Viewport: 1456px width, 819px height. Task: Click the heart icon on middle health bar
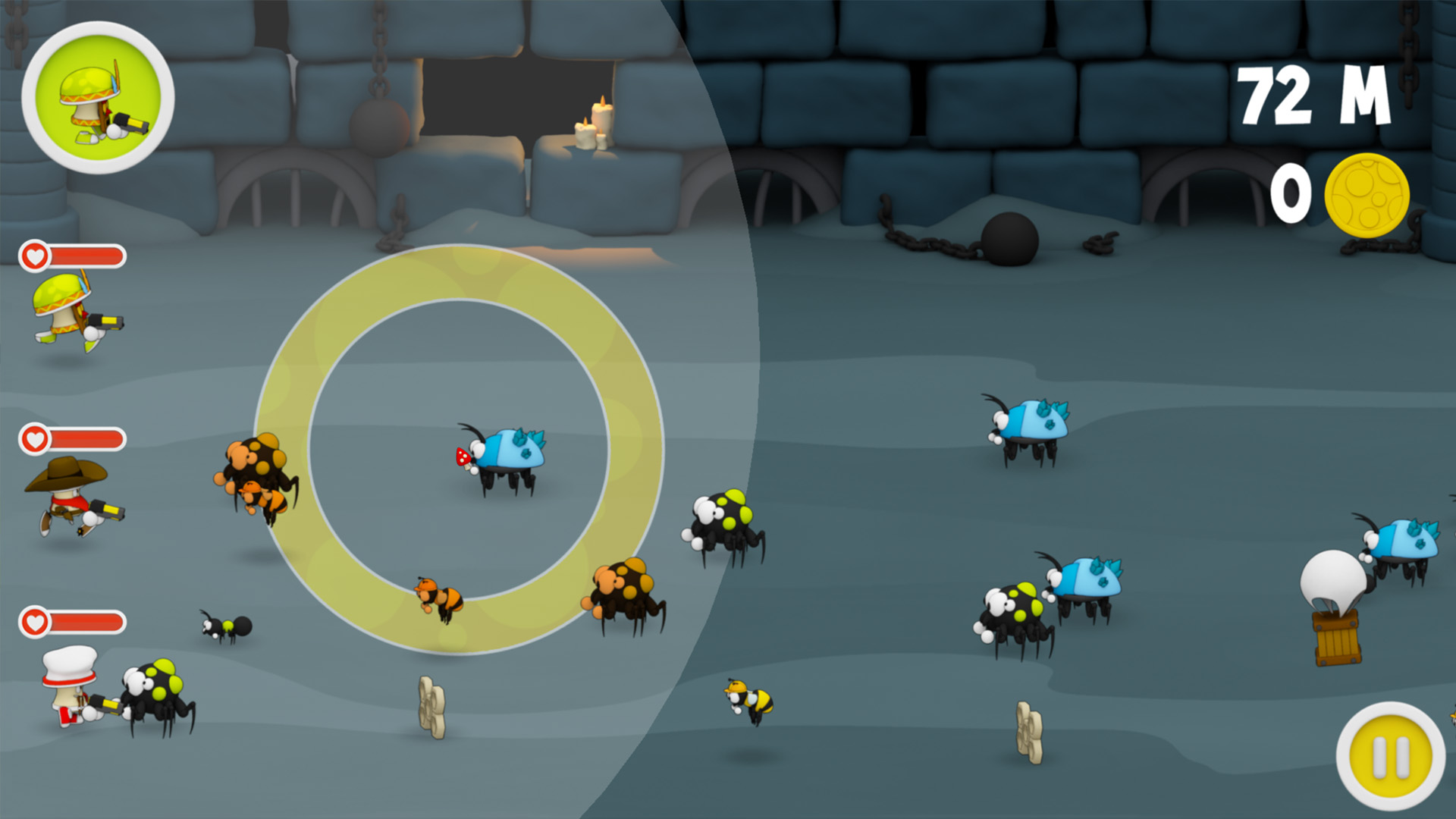click(34, 436)
